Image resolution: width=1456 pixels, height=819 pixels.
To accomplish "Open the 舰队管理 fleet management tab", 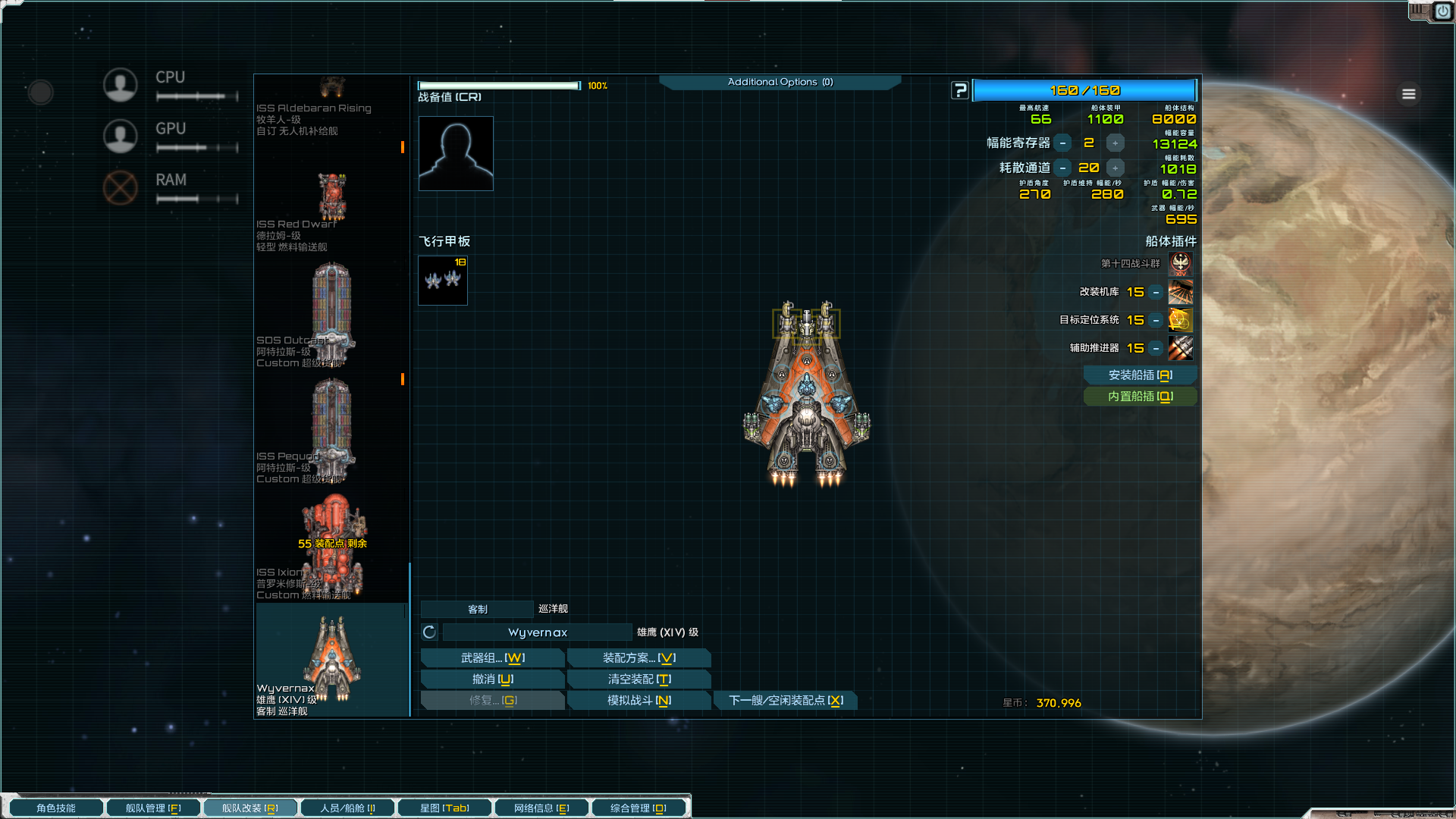I will pyautogui.click(x=153, y=808).
